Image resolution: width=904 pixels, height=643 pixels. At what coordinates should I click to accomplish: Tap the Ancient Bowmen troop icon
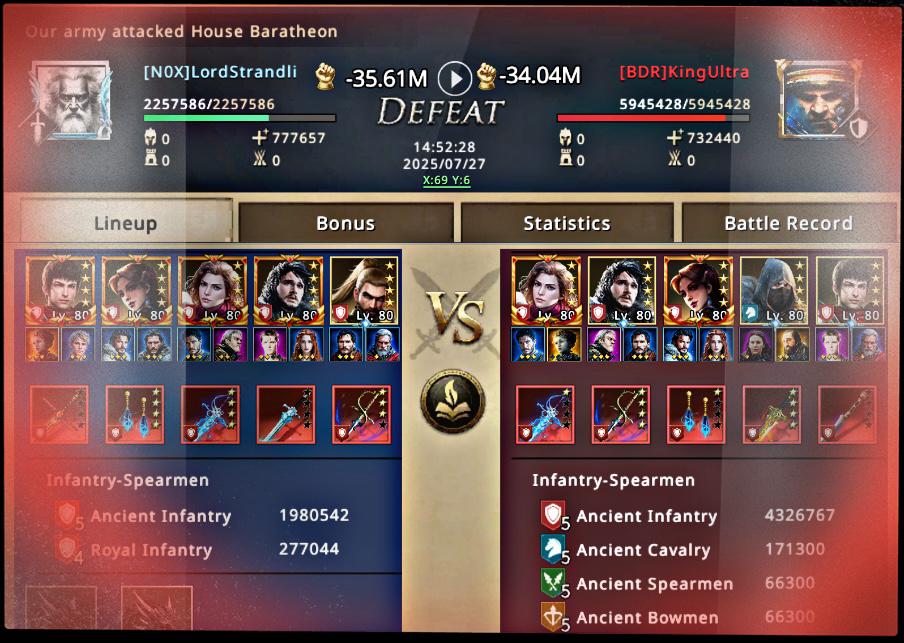point(553,616)
